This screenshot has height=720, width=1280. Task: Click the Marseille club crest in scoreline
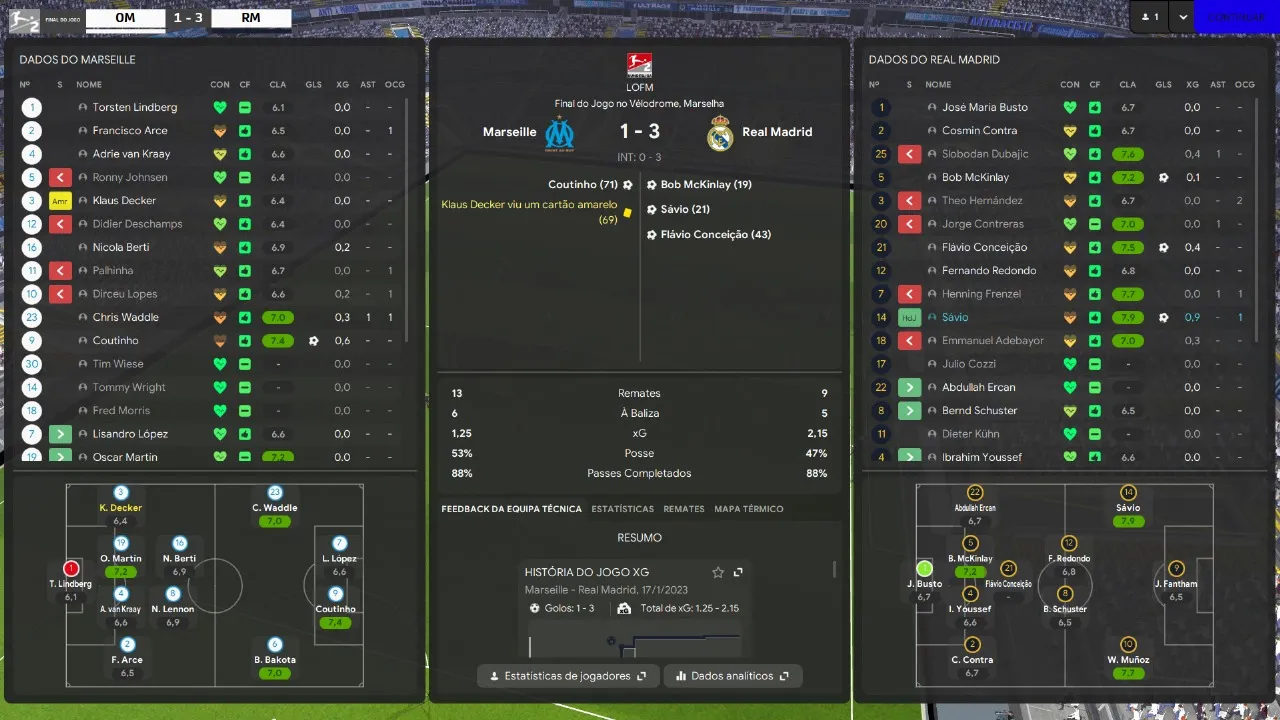(559, 132)
